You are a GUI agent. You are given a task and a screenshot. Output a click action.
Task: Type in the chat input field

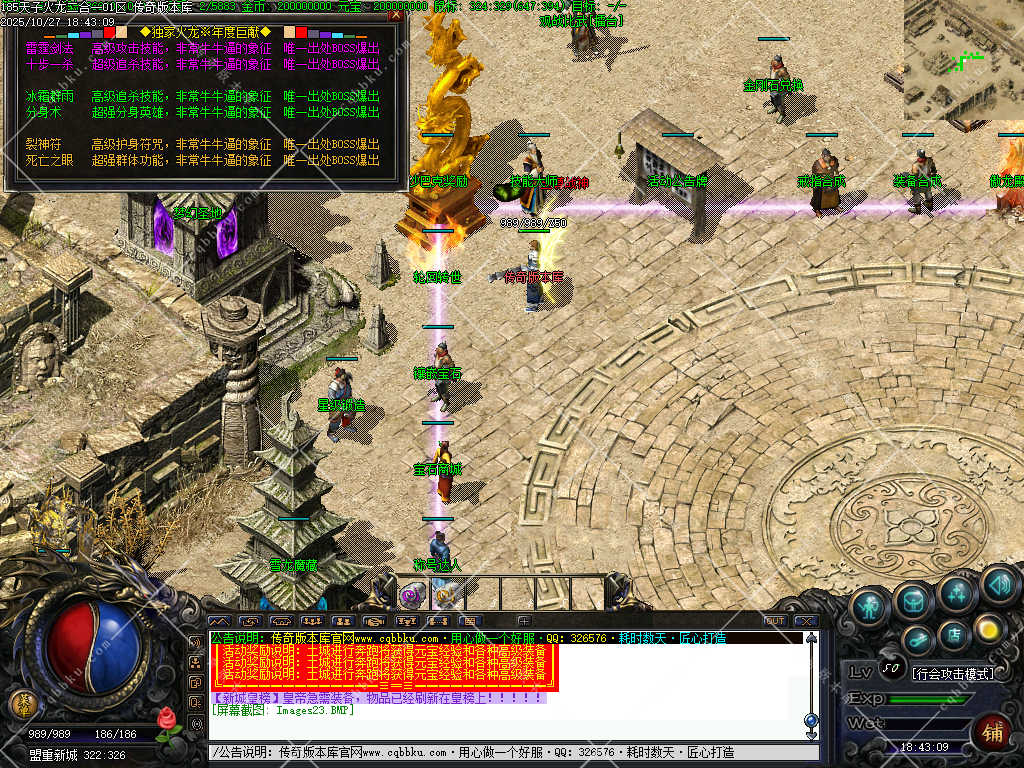point(510,752)
